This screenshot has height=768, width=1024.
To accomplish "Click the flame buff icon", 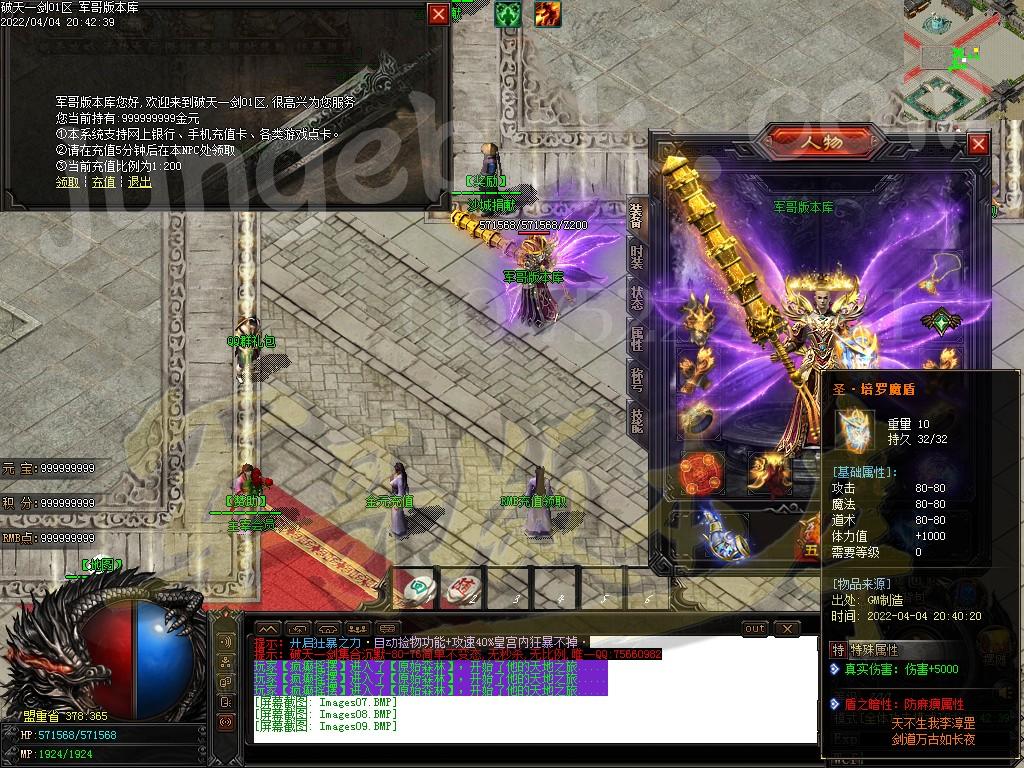I will point(547,14).
